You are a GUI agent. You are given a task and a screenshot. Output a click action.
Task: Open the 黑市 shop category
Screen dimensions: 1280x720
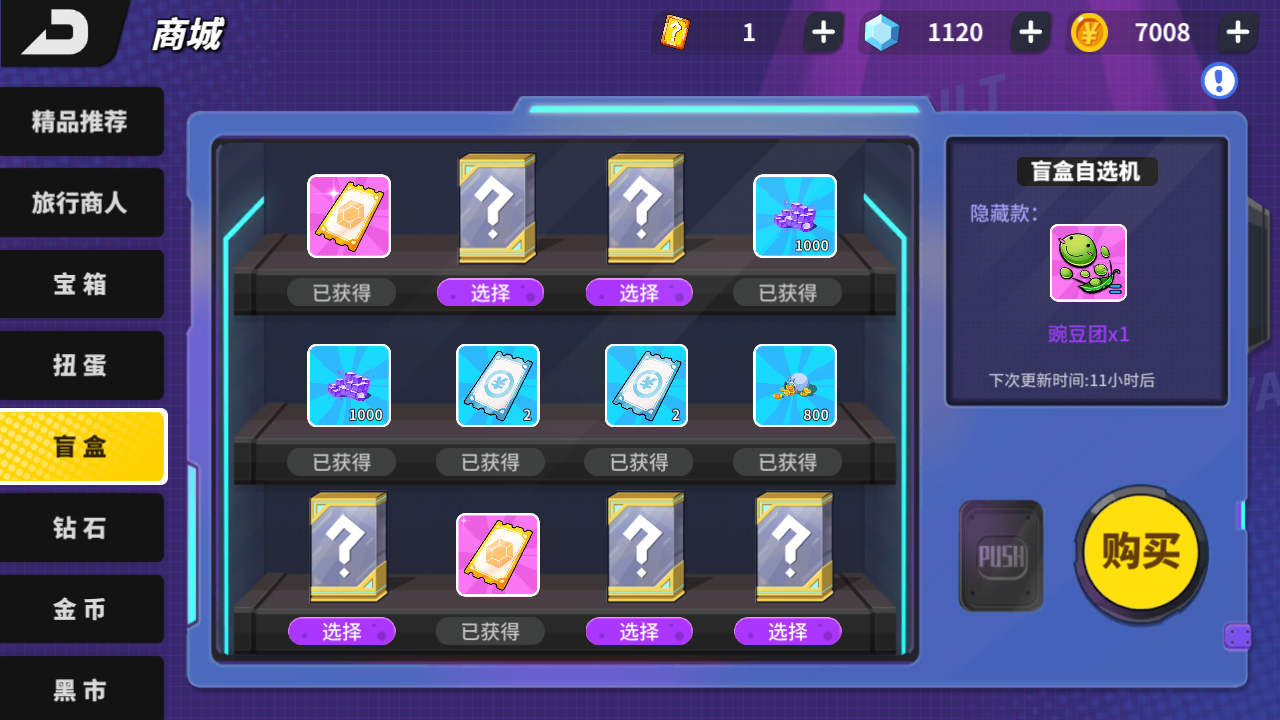pyautogui.click(x=82, y=690)
